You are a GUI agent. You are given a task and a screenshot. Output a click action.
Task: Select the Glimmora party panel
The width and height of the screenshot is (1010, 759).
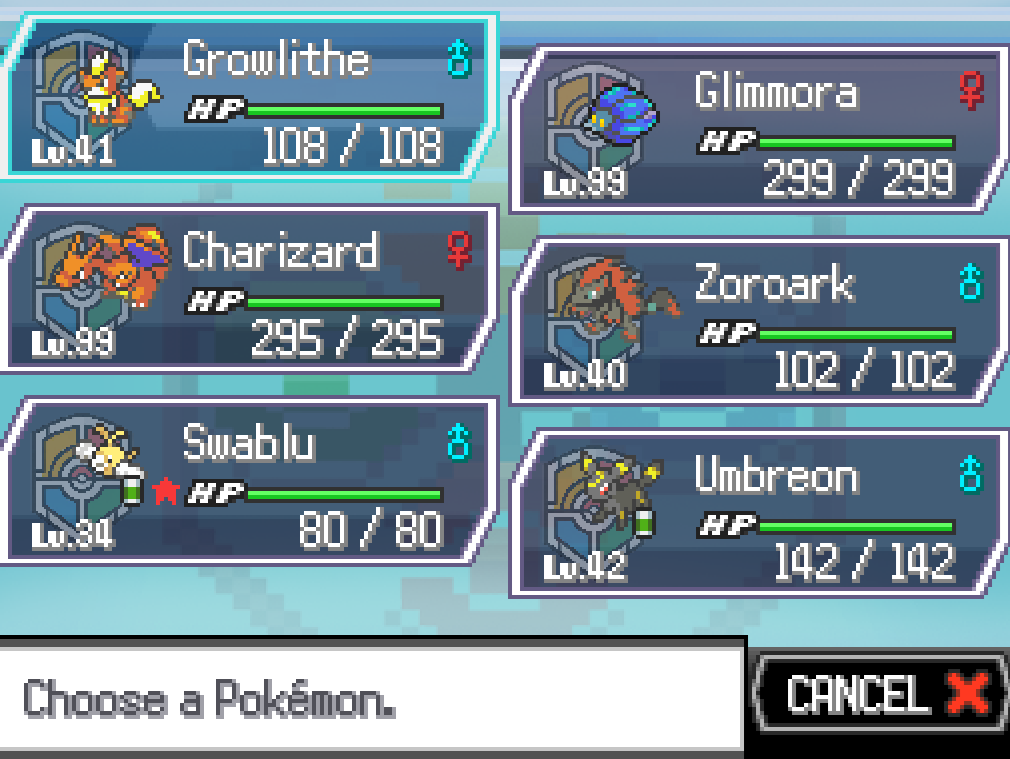pyautogui.click(x=760, y=130)
